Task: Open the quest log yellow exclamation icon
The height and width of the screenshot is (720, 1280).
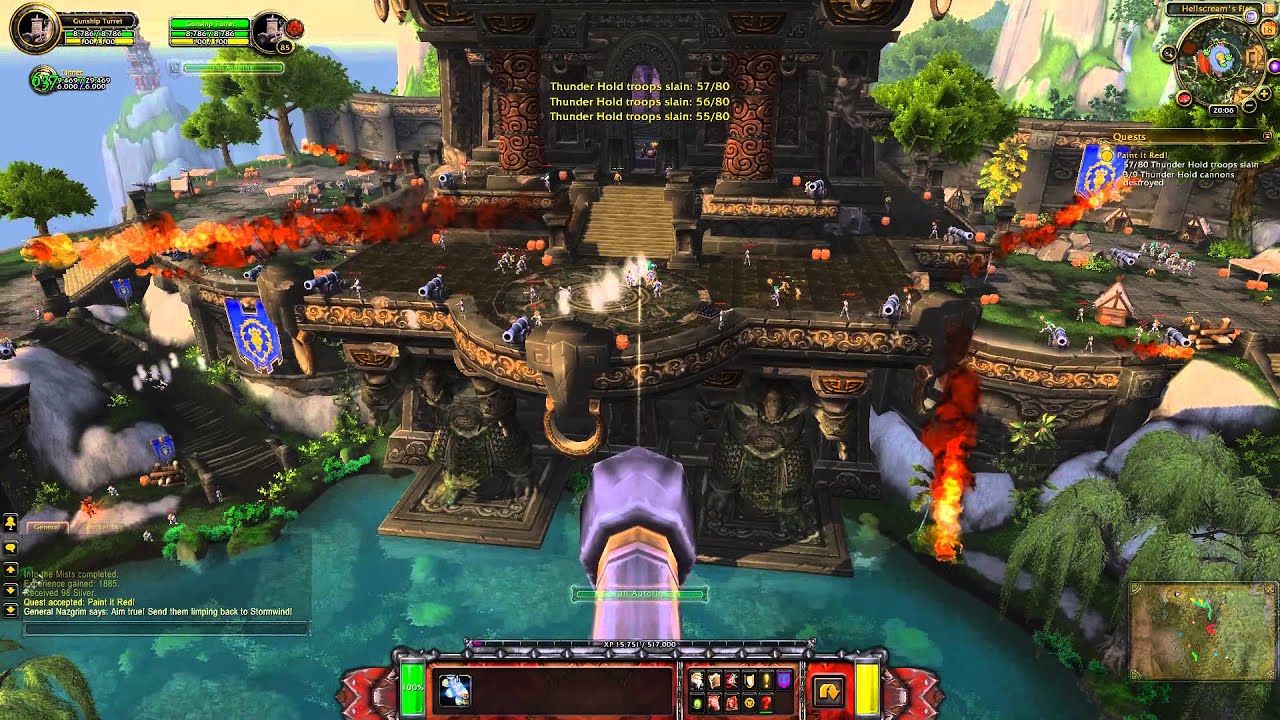Action: tap(766, 680)
